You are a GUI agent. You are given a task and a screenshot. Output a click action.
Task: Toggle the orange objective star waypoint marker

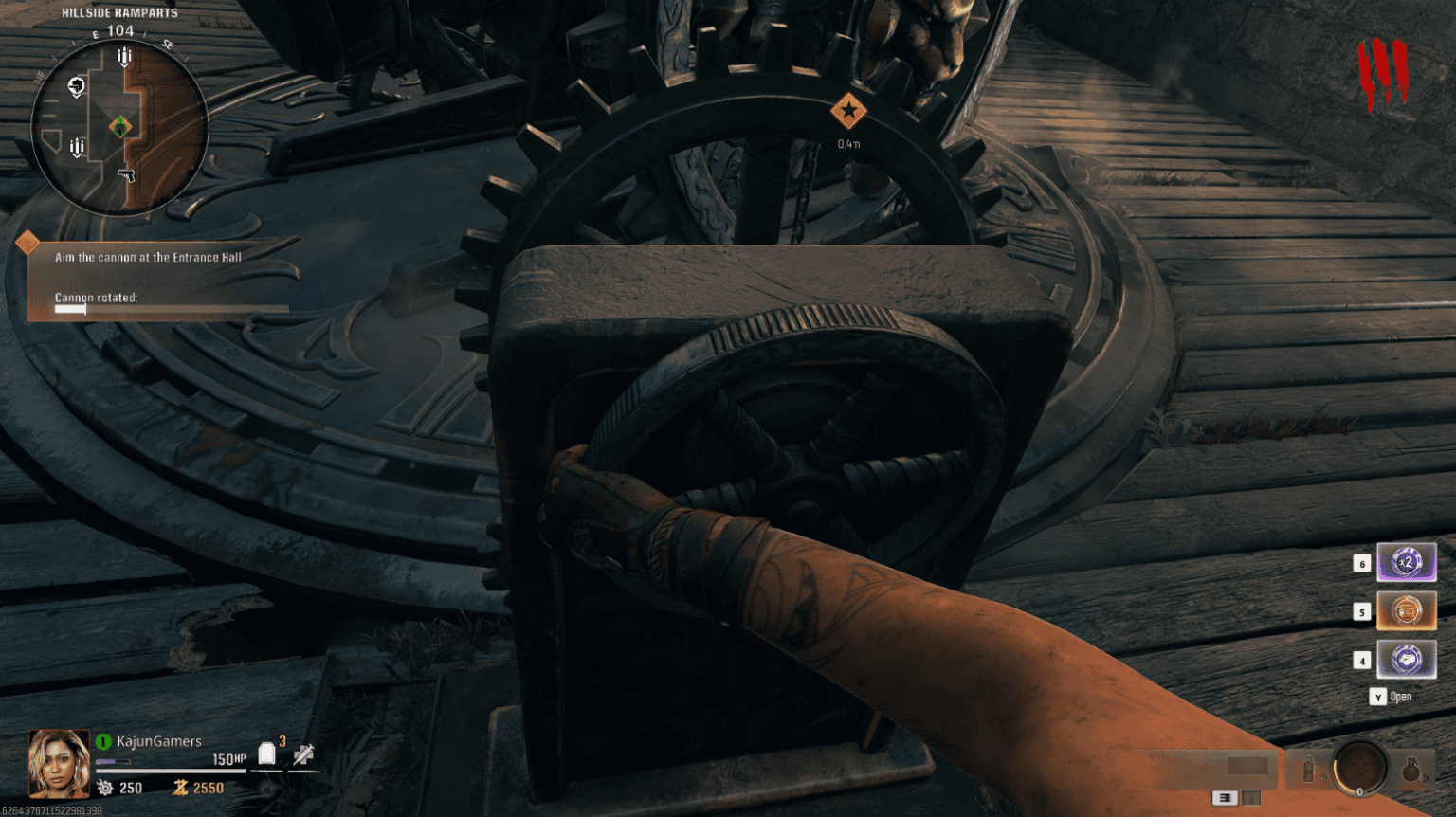coord(850,111)
